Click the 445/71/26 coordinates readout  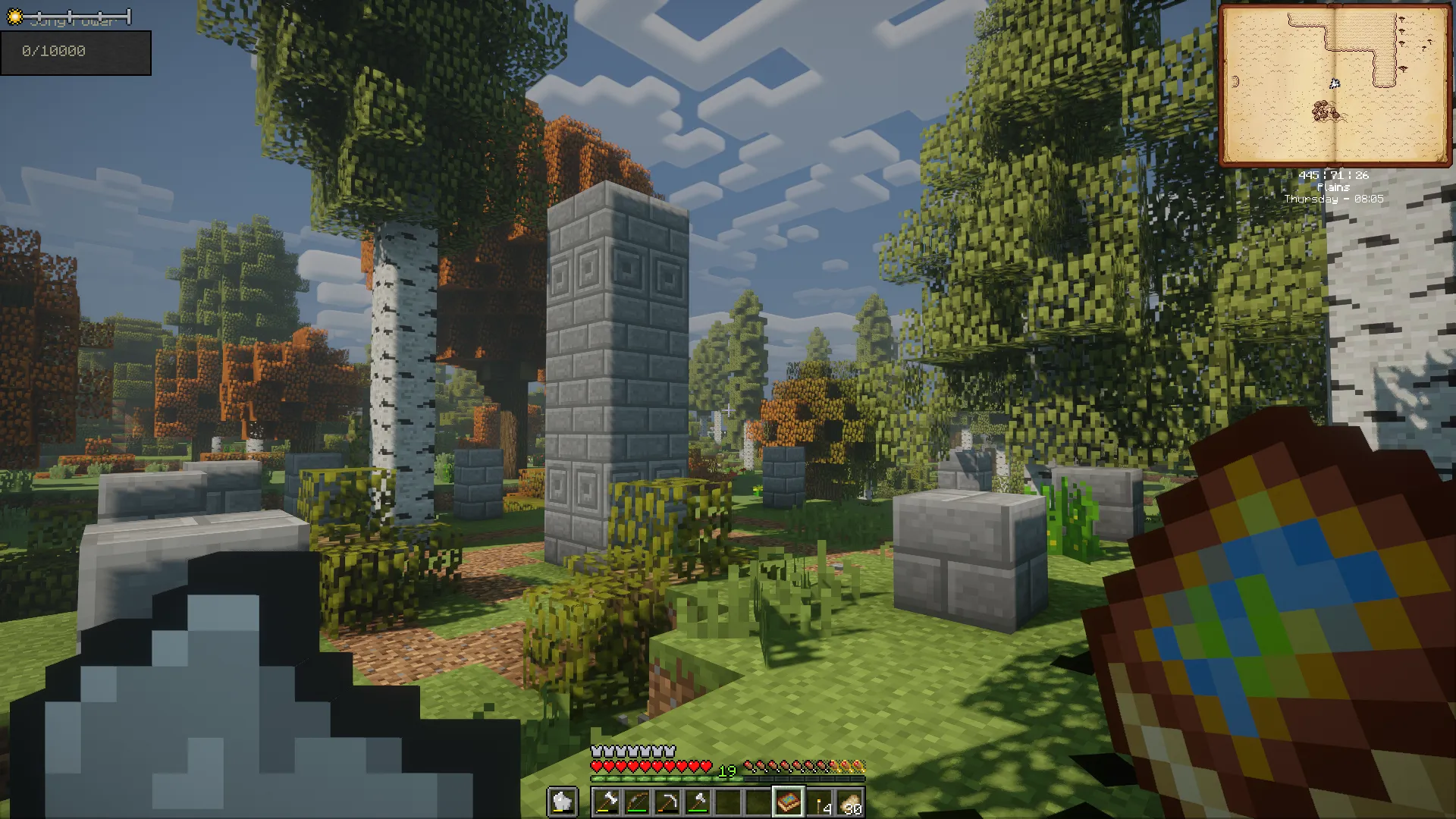point(1333,174)
